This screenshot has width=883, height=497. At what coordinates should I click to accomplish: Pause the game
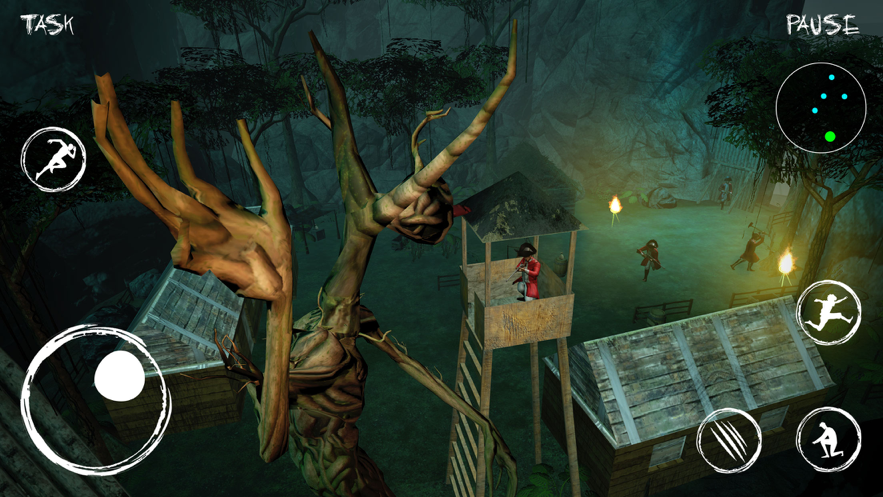point(822,25)
